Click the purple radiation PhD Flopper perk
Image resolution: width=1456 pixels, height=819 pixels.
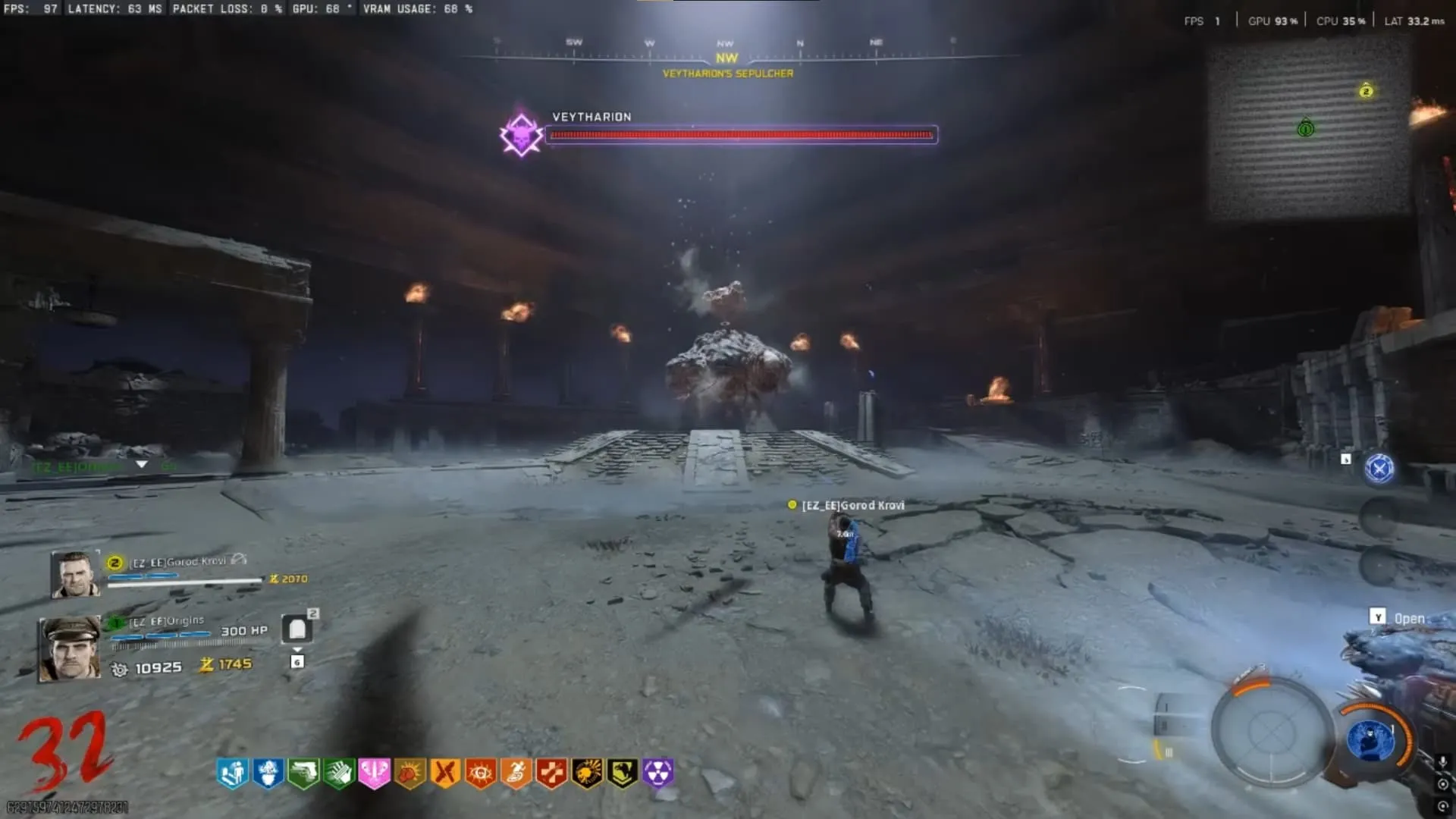click(x=658, y=773)
